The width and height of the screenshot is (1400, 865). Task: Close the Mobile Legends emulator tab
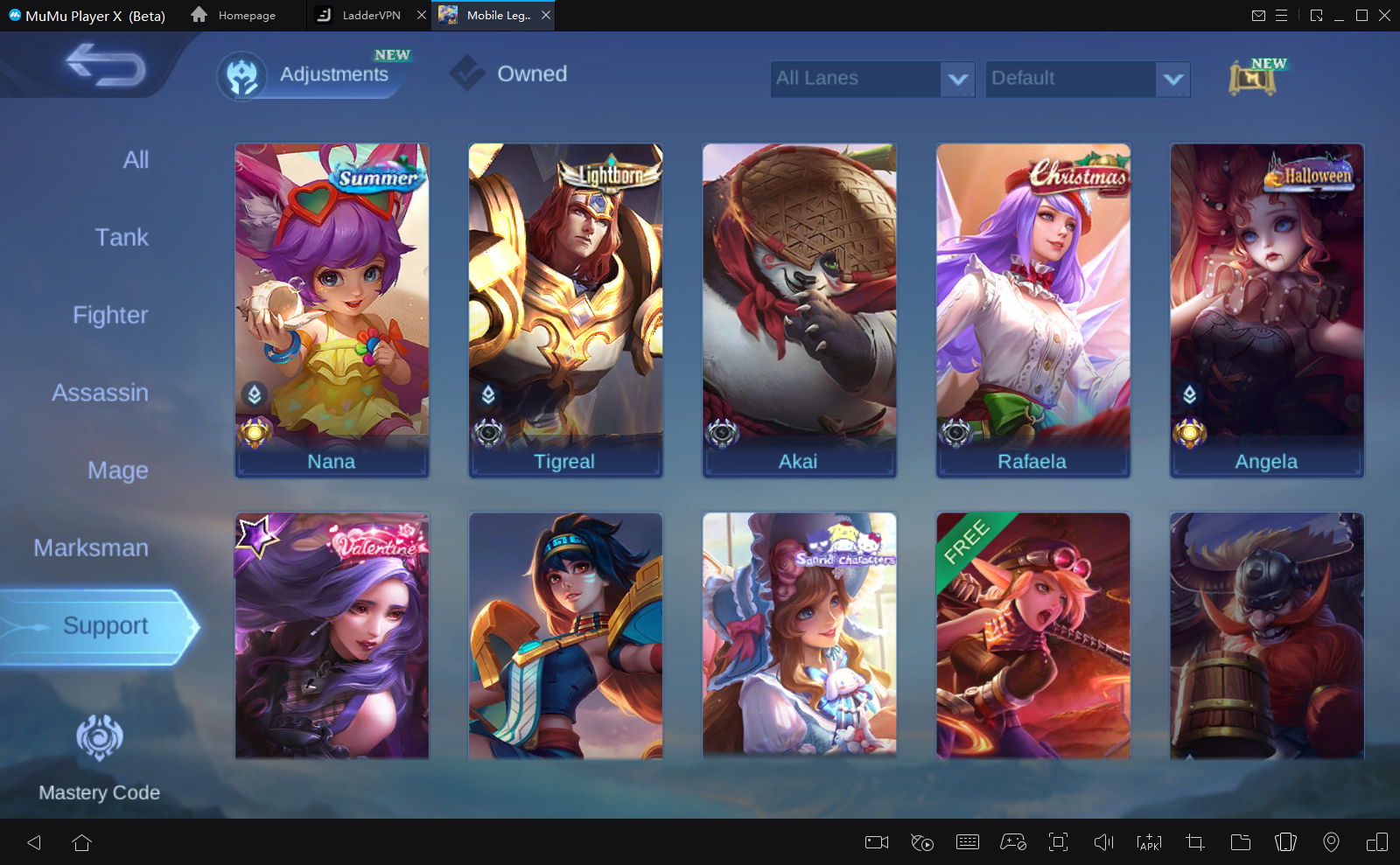point(546,15)
